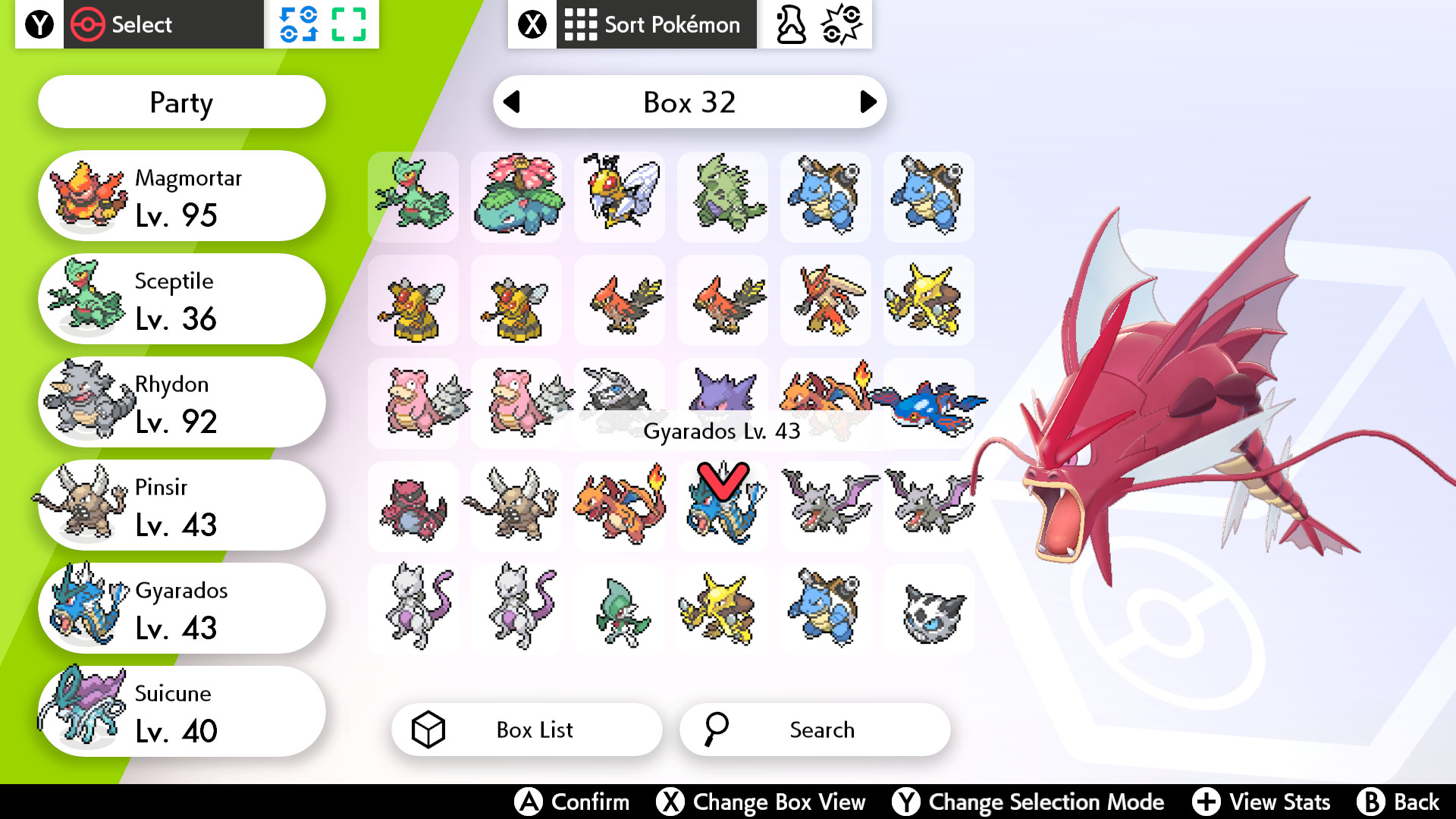Image resolution: width=1456 pixels, height=819 pixels.
Task: Click the red checkmark on selected Gyarados
Action: [721, 478]
